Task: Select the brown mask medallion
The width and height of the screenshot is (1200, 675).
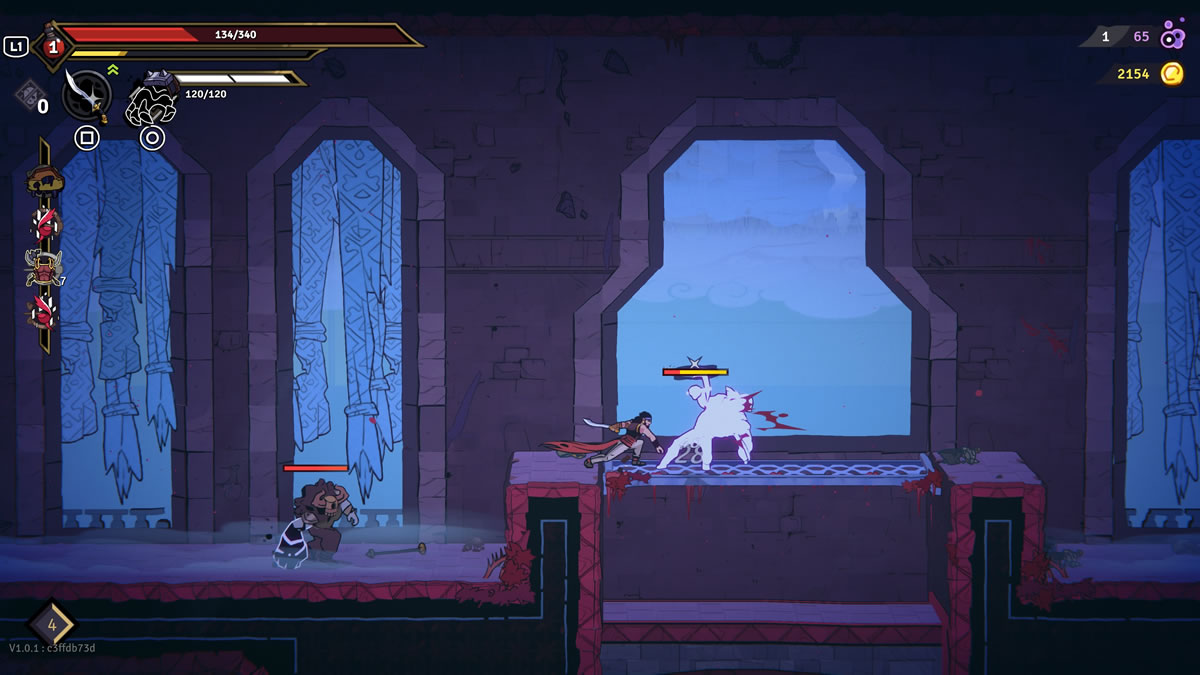Action: 44,181
